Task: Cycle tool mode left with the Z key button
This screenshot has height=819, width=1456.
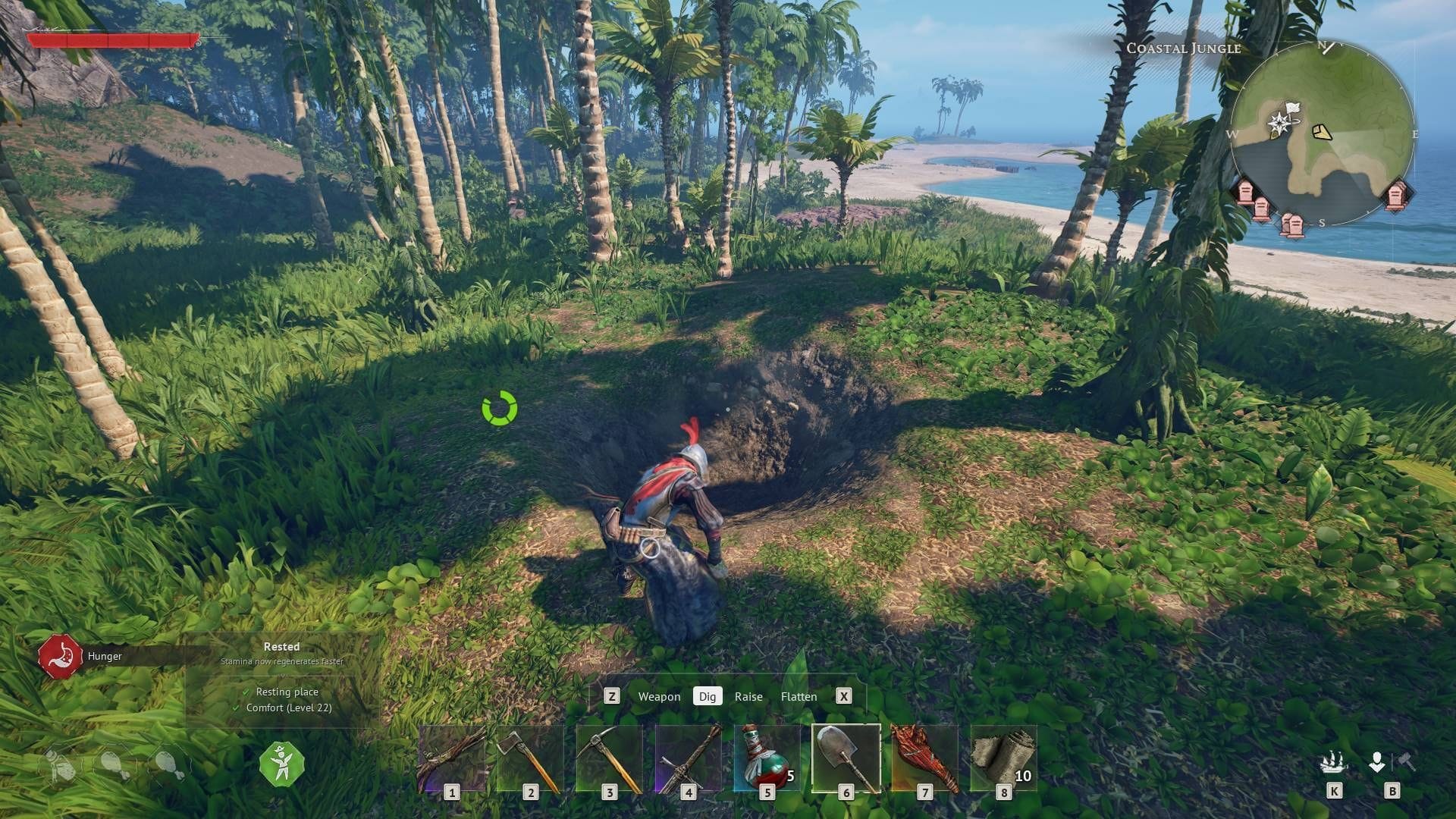Action: click(610, 696)
